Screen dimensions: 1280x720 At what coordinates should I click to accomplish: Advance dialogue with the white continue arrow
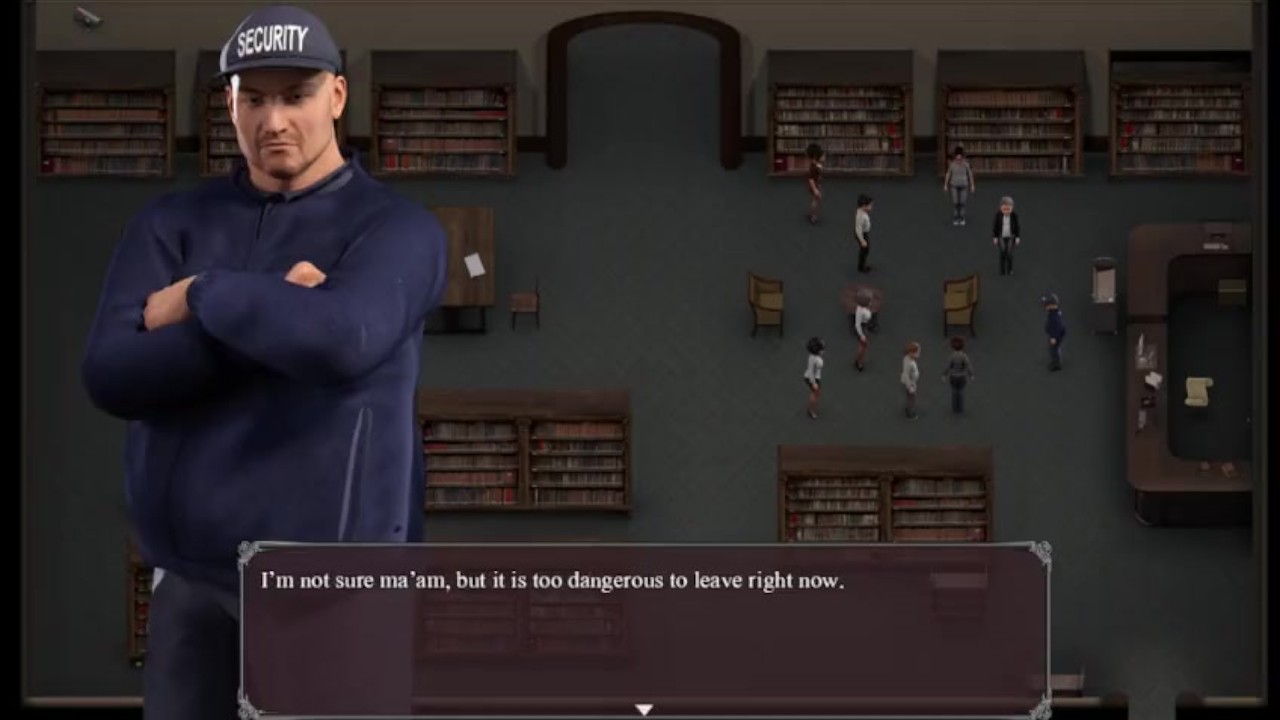644,709
